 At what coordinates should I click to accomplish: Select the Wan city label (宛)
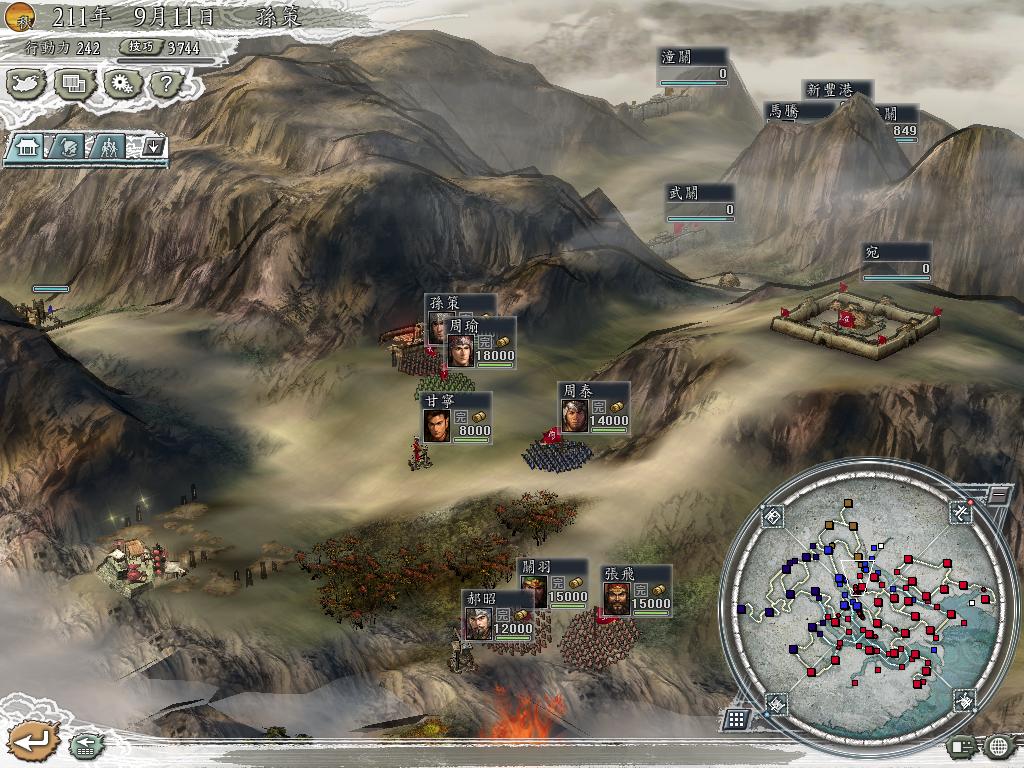click(896, 262)
